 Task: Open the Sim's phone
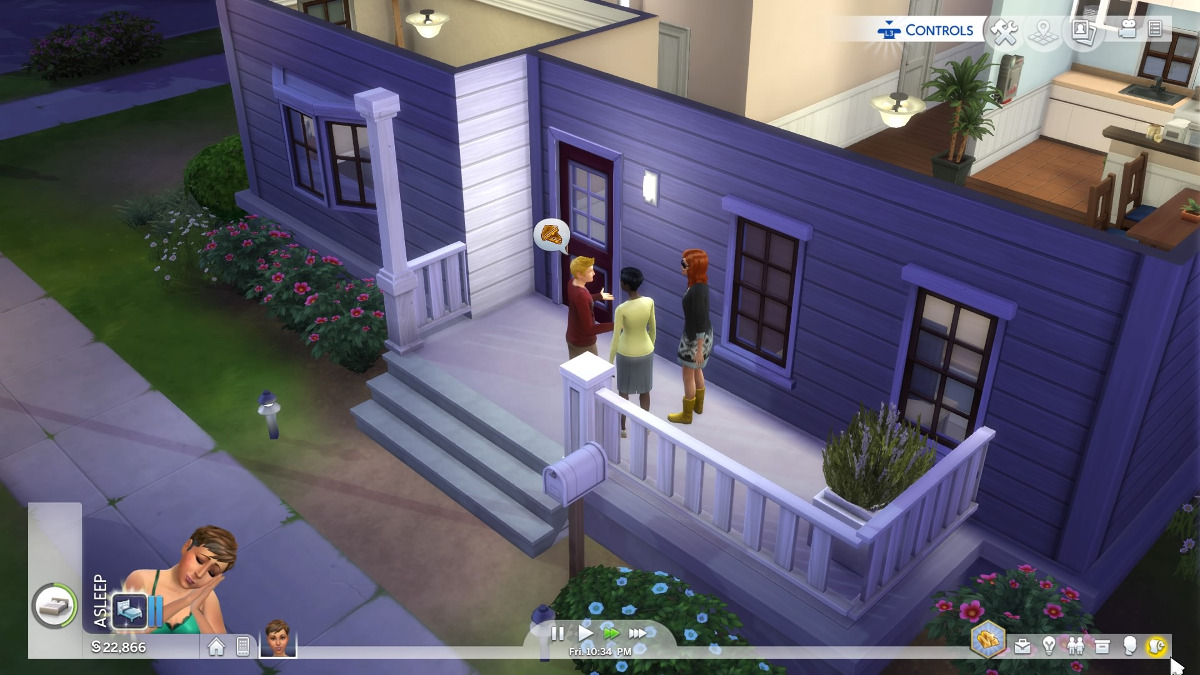[242, 646]
